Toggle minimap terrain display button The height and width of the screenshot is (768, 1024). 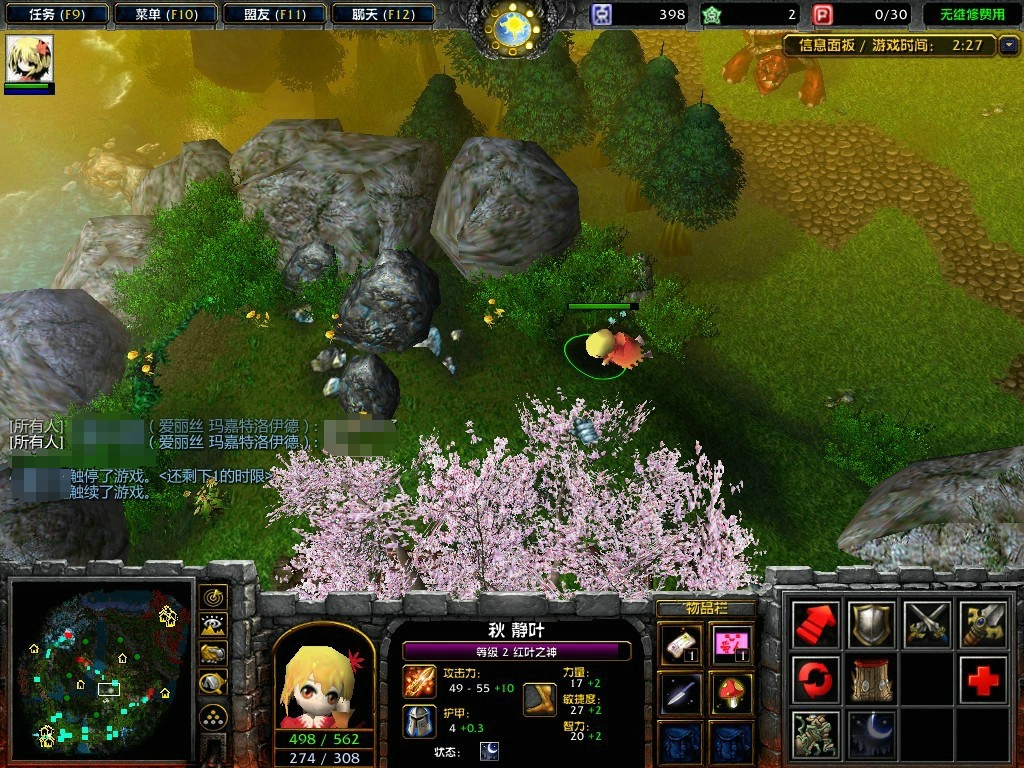click(x=212, y=625)
